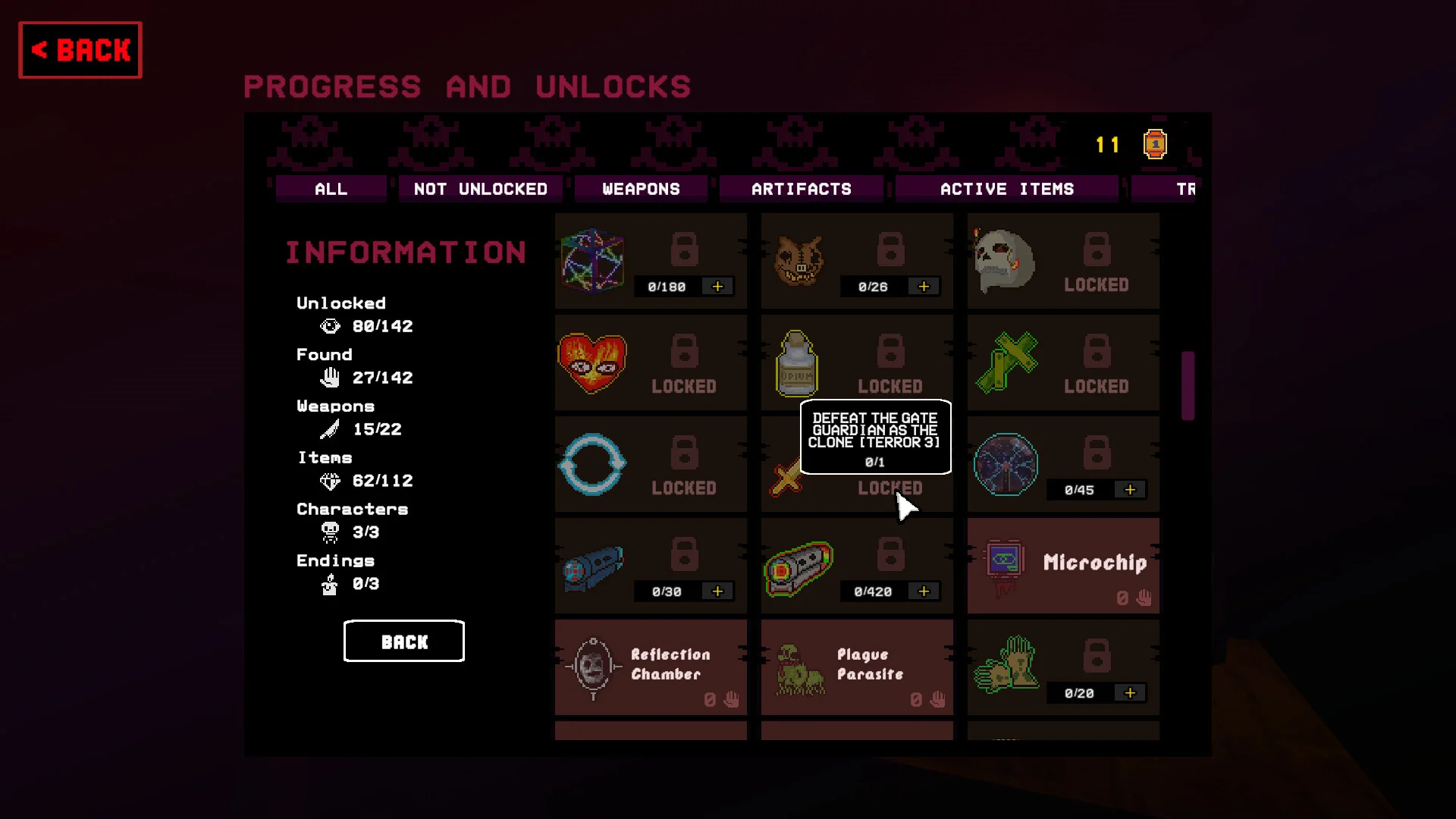Click the plus next to 0/20 zombie hands
The width and height of the screenshot is (1456, 819).
(1130, 693)
